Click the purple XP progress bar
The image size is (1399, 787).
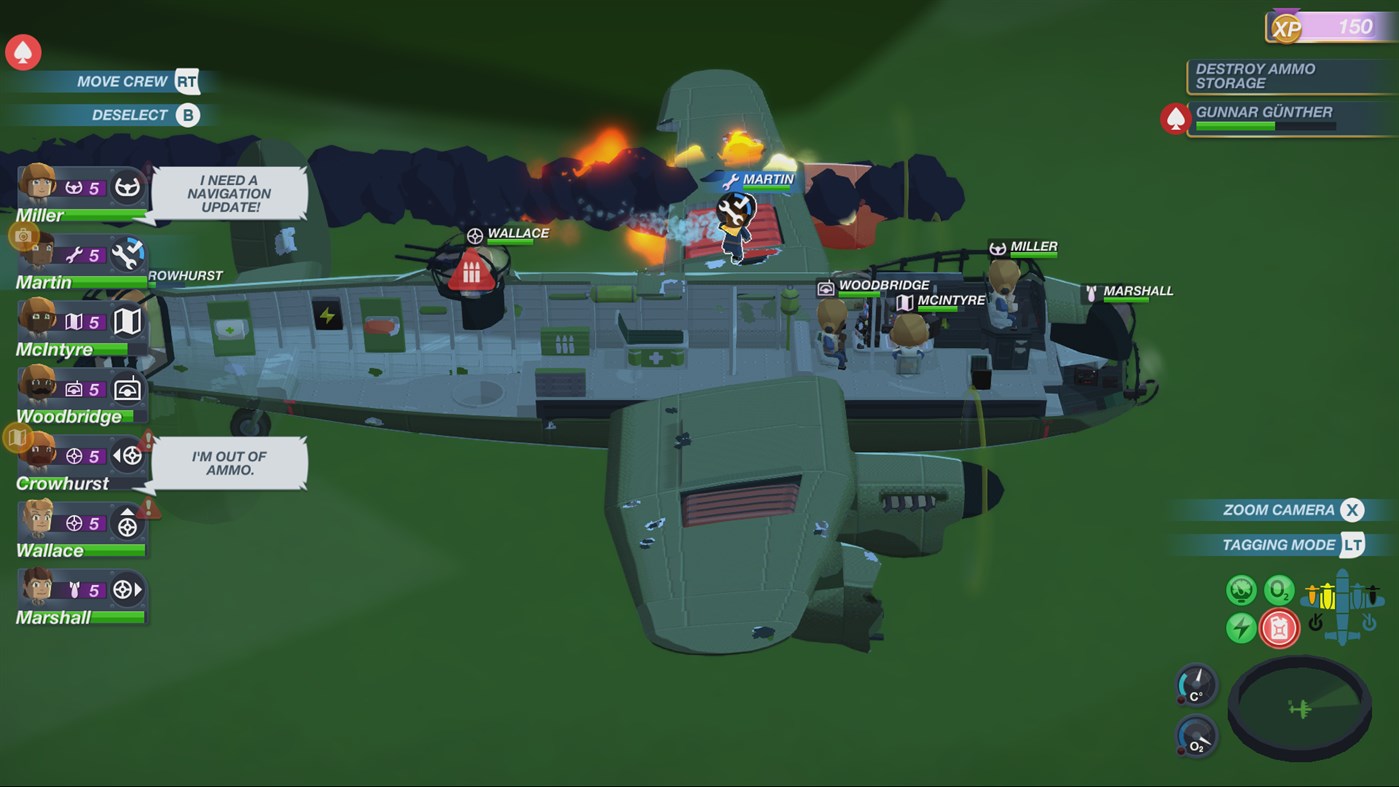(x=1341, y=27)
